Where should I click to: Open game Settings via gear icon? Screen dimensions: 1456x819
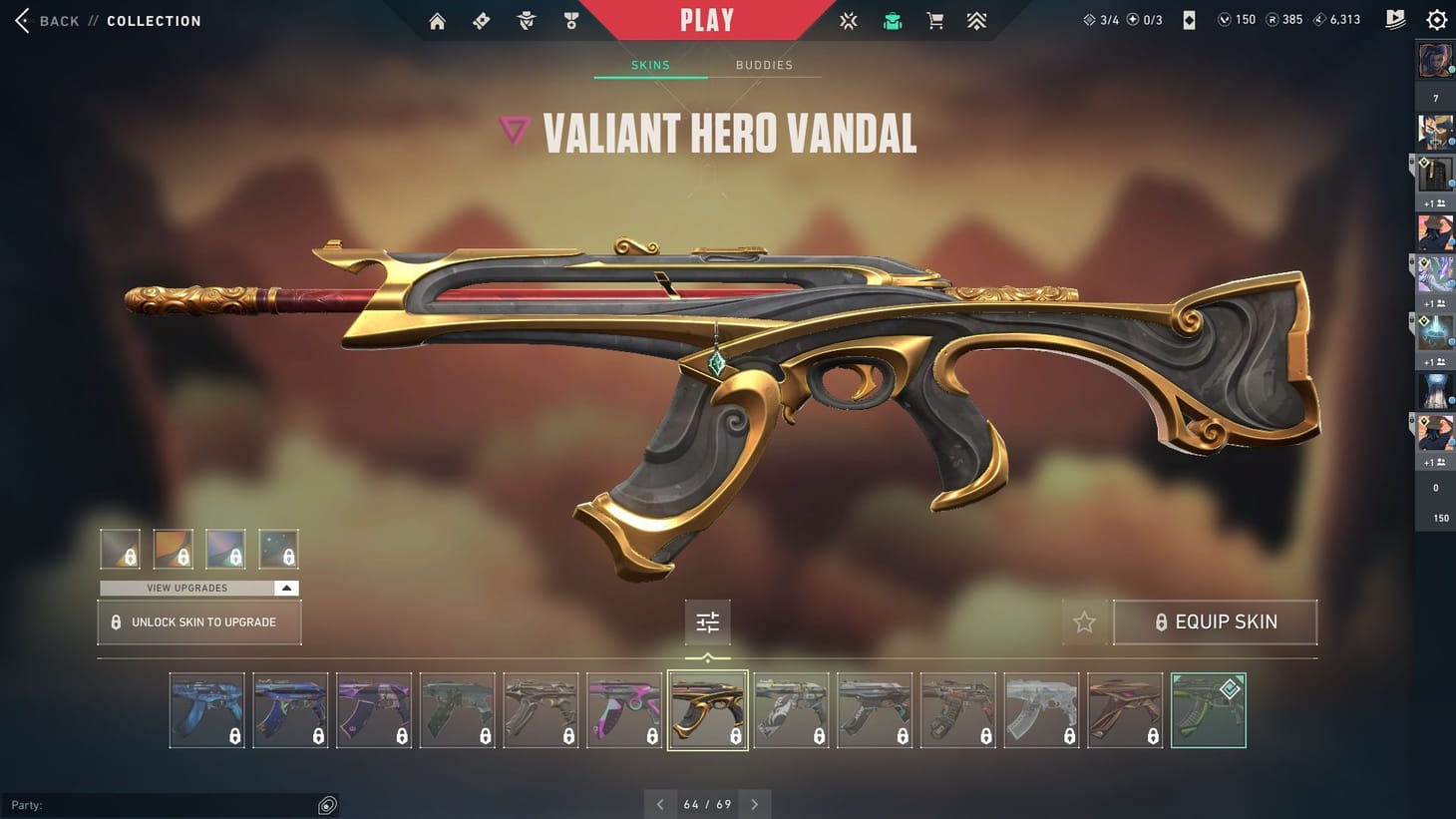pos(1436,20)
